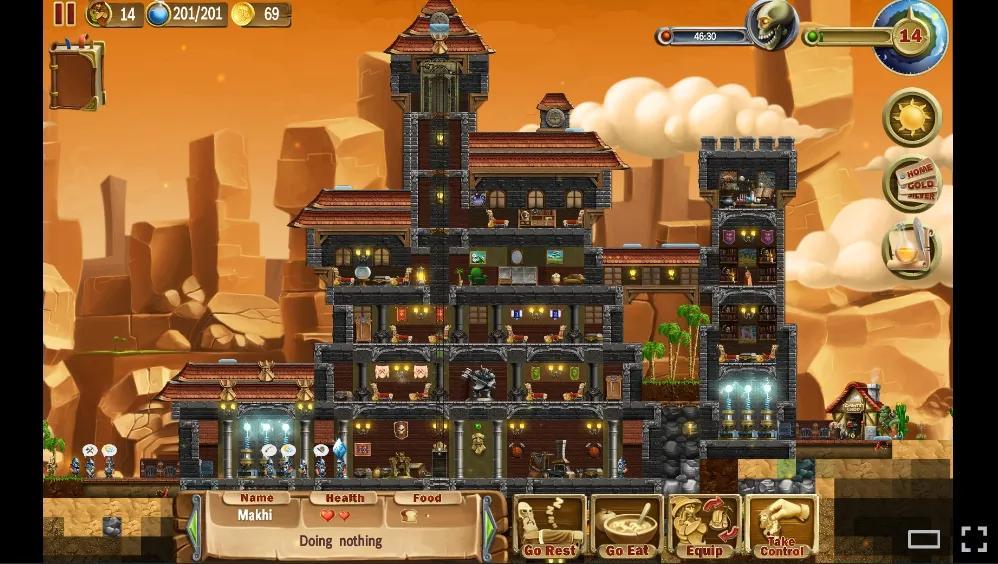Click the skull monster wave icon
Image resolution: width=998 pixels, height=564 pixels.
[x=773, y=24]
